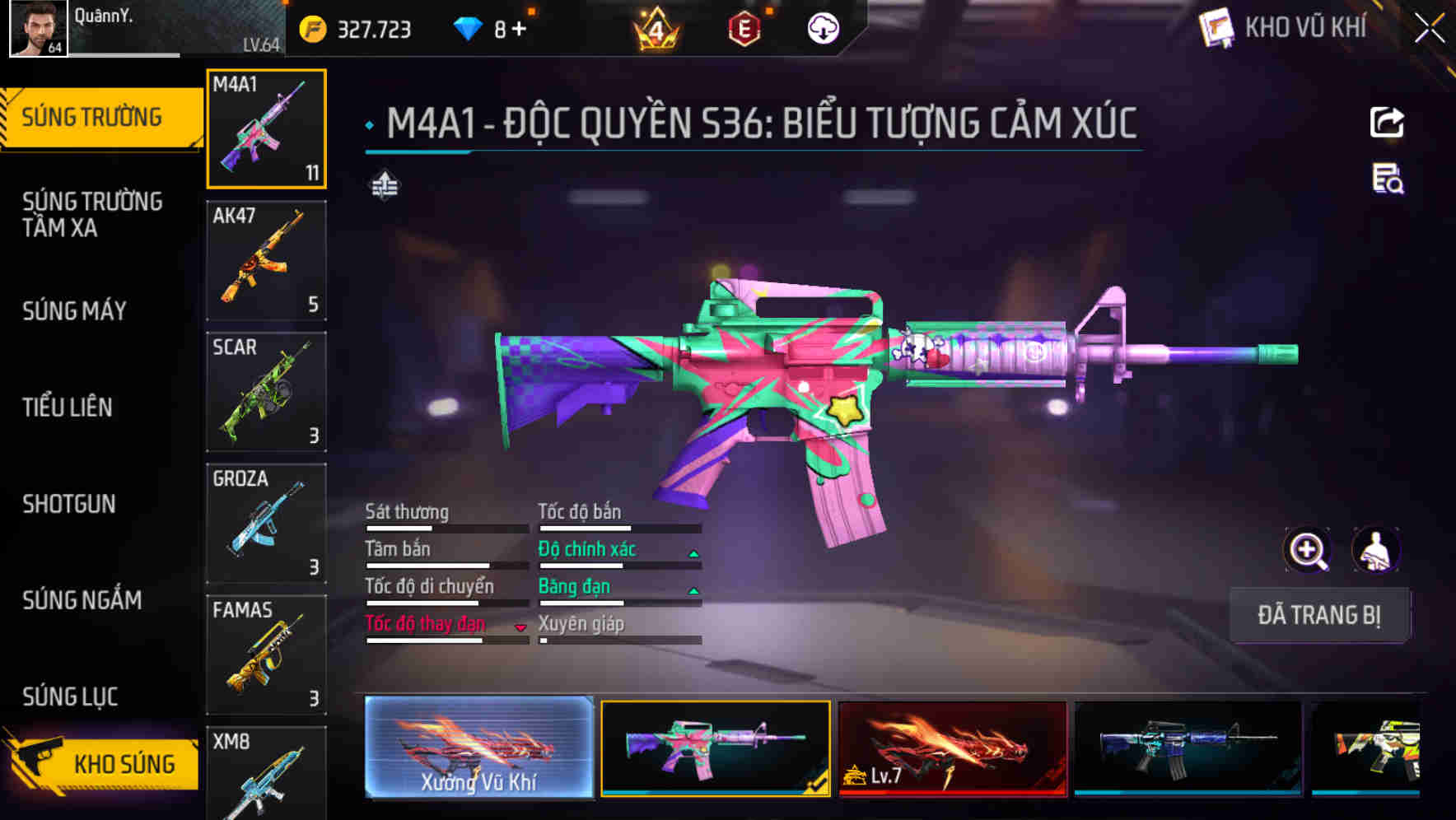Preview weapon on character with person icon
The height and width of the screenshot is (820, 1456).
click(1377, 550)
